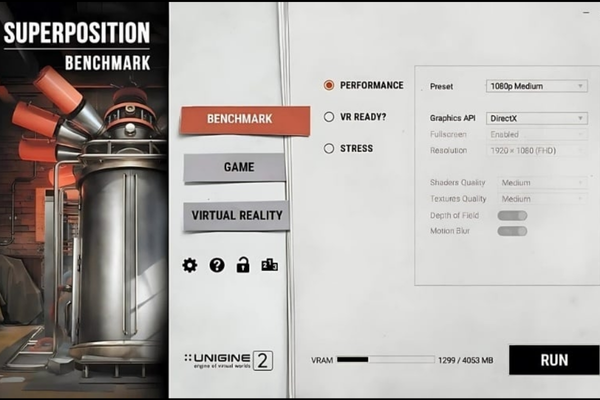Open the Graphics API dropdown set to DirectX
Image resolution: width=600 pixels, height=400 pixels.
536,118
